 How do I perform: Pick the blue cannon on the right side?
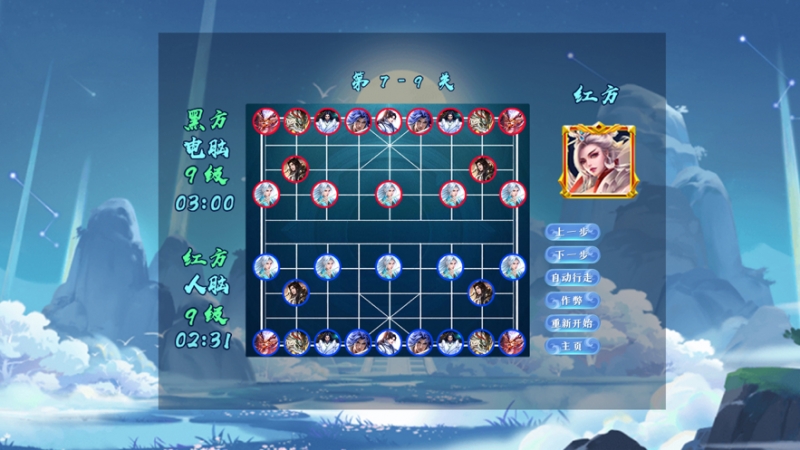pyautogui.click(x=481, y=292)
